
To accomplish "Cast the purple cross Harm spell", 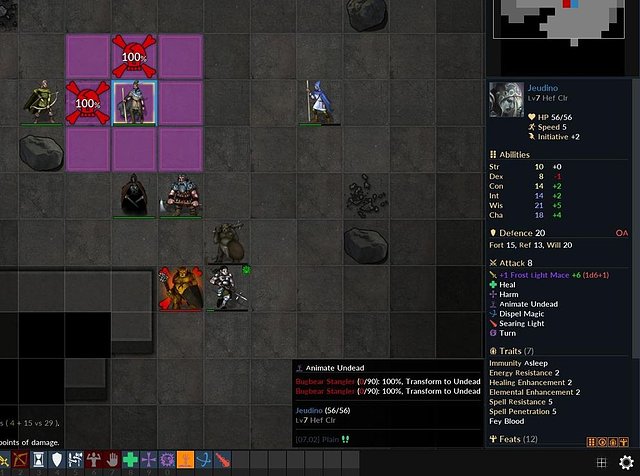I will (x=148, y=460).
